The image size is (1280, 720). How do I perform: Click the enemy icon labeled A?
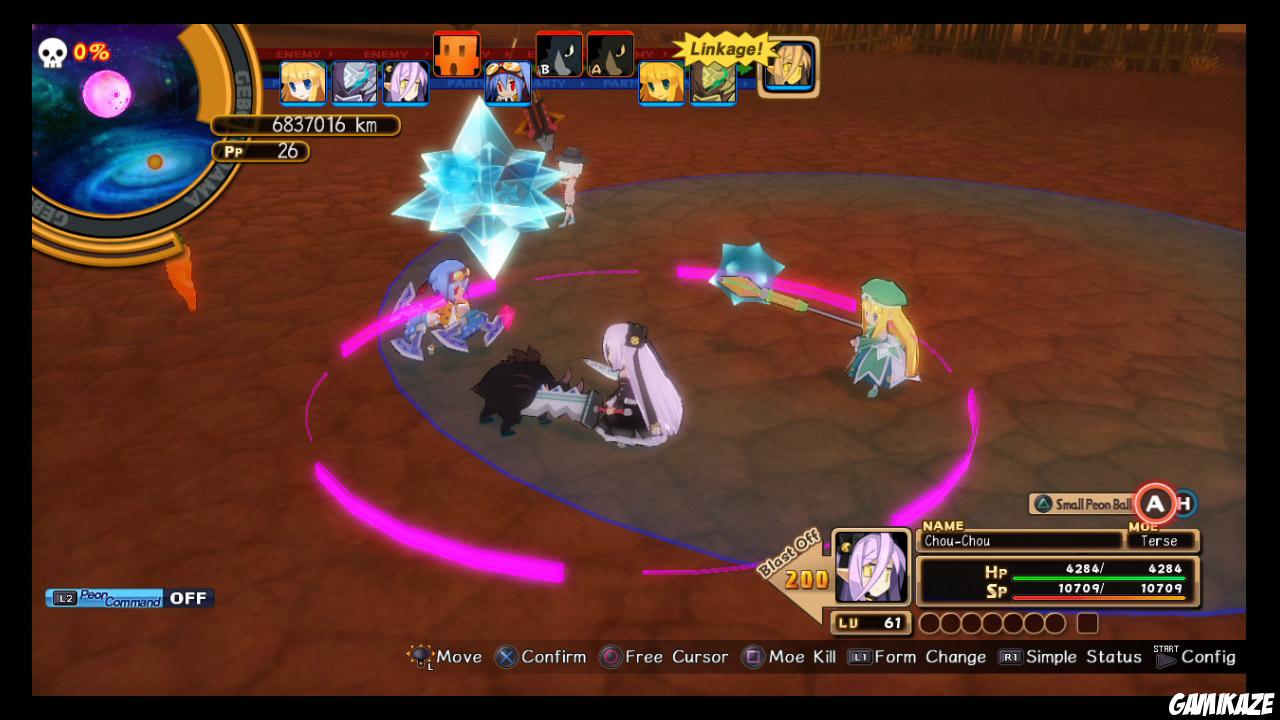[611, 55]
